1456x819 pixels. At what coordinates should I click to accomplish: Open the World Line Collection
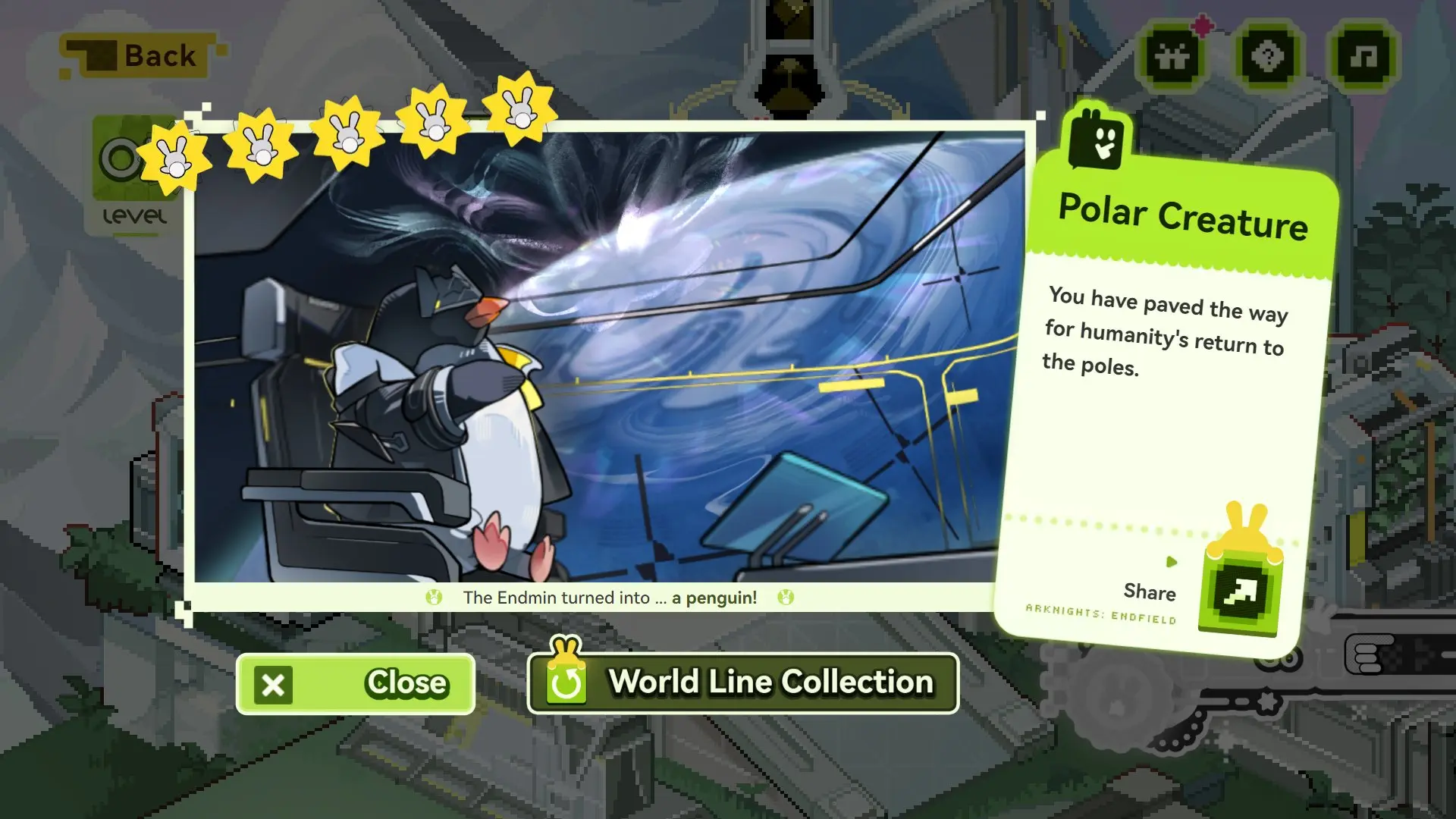point(743,682)
